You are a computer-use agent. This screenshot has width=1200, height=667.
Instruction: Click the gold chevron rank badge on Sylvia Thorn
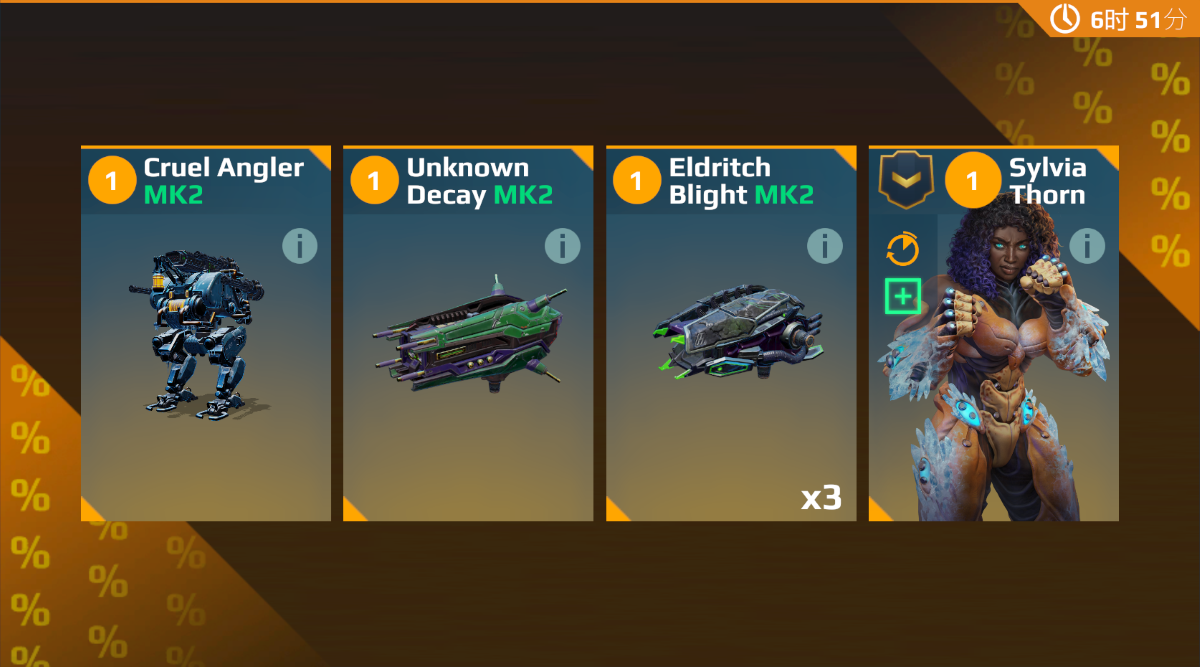pyautogui.click(x=905, y=181)
